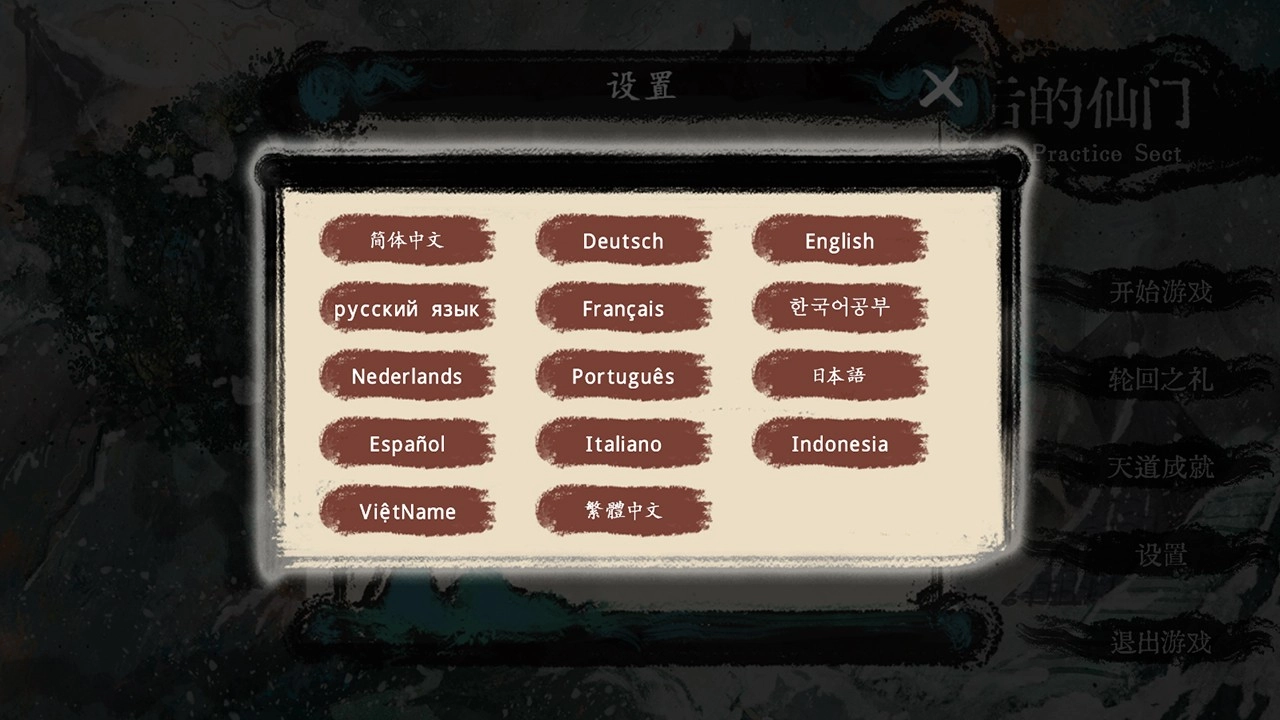Select Deutsch language option
This screenshot has width=1280, height=720.
pos(623,241)
